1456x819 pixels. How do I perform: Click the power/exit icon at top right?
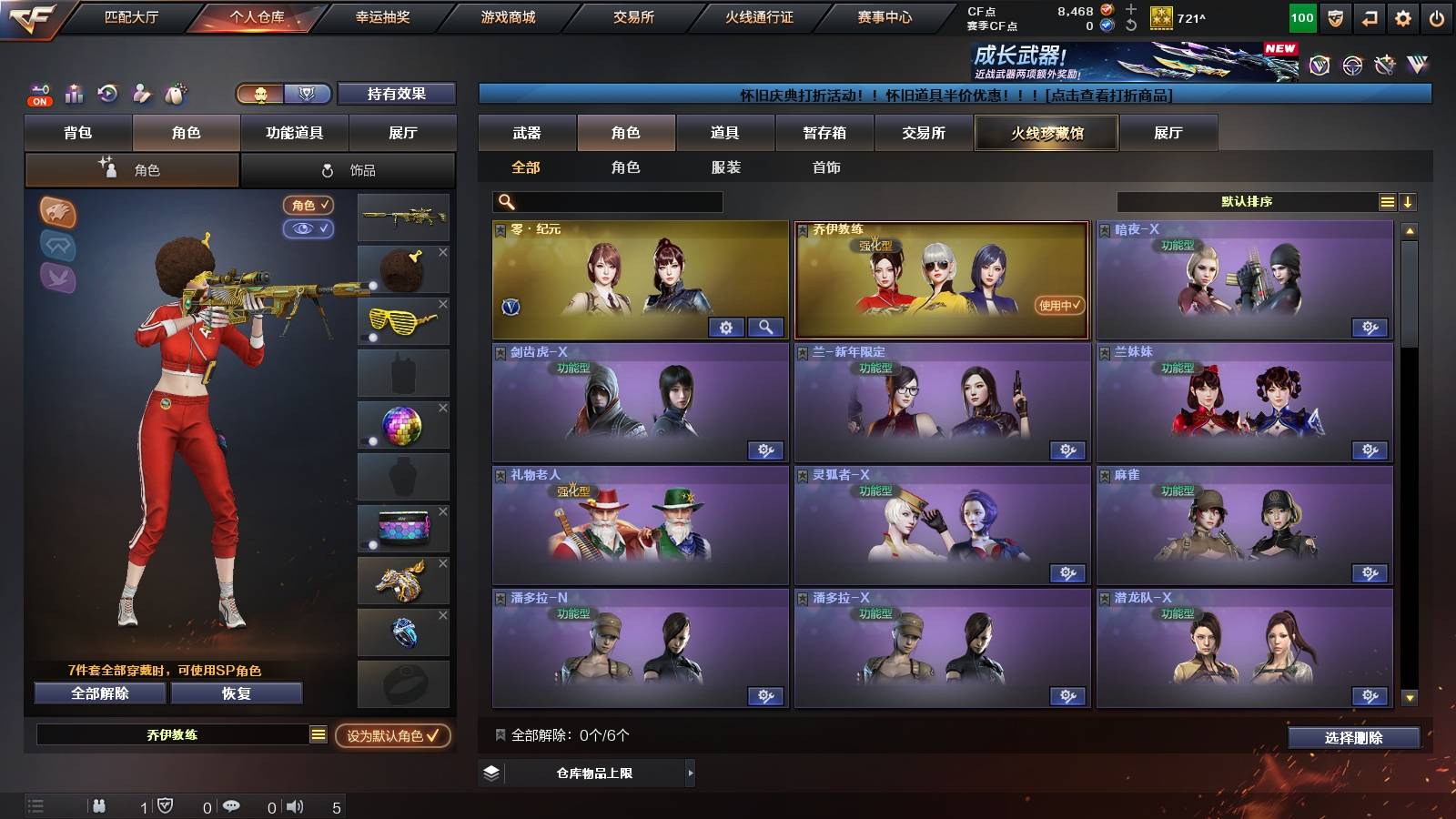[x=1438, y=17]
